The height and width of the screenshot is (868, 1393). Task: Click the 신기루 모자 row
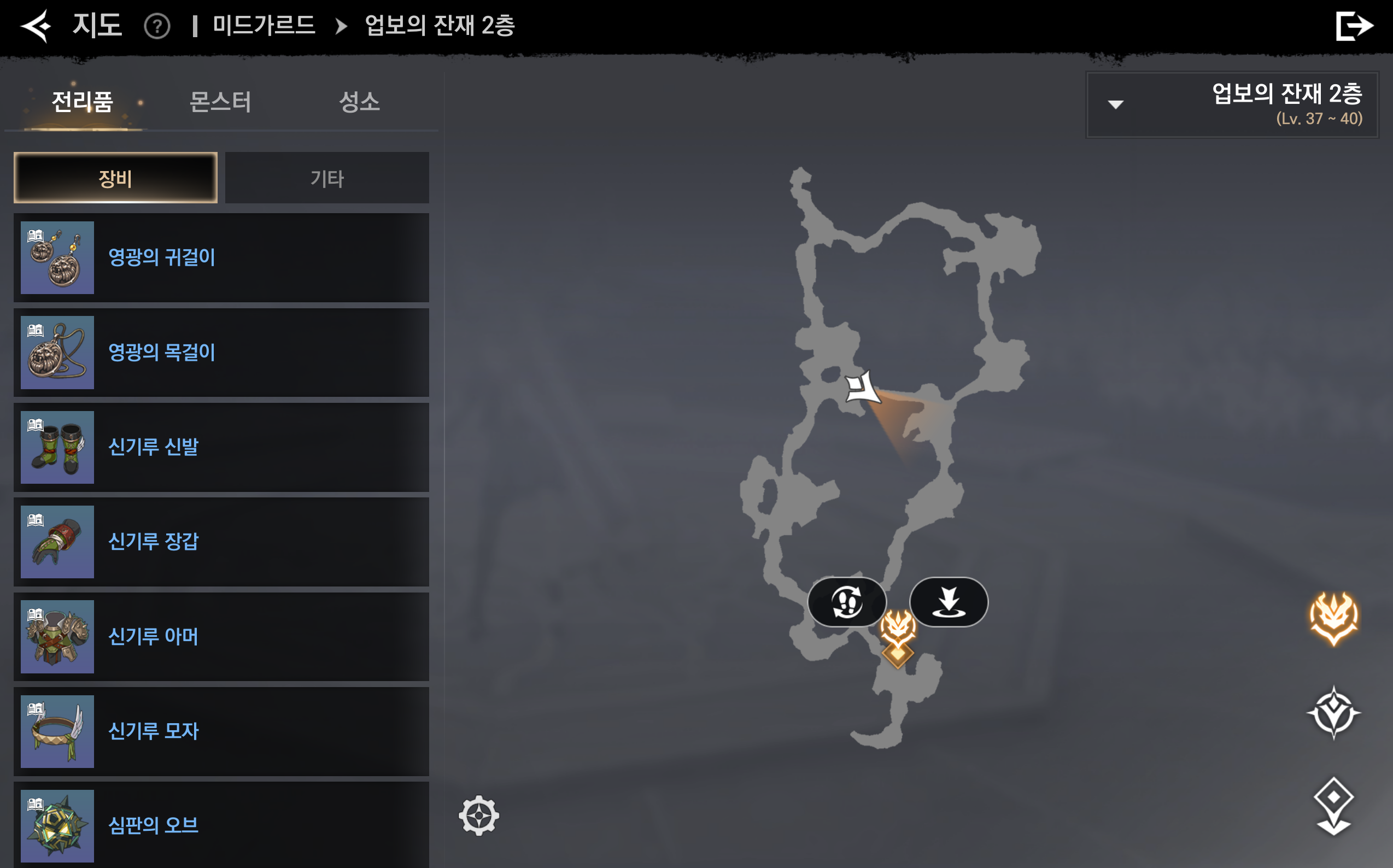[221, 731]
